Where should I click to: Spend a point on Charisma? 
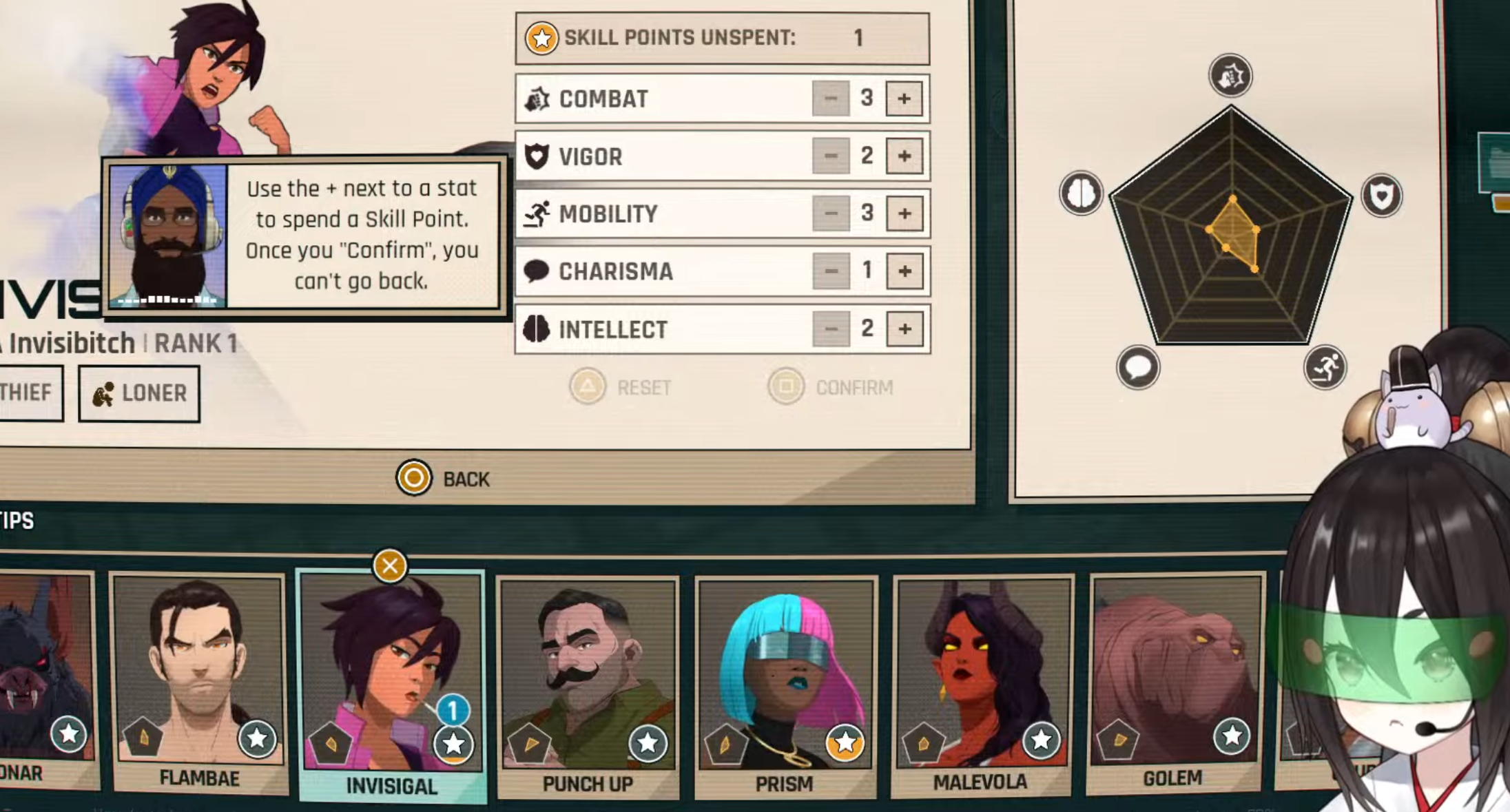click(904, 271)
